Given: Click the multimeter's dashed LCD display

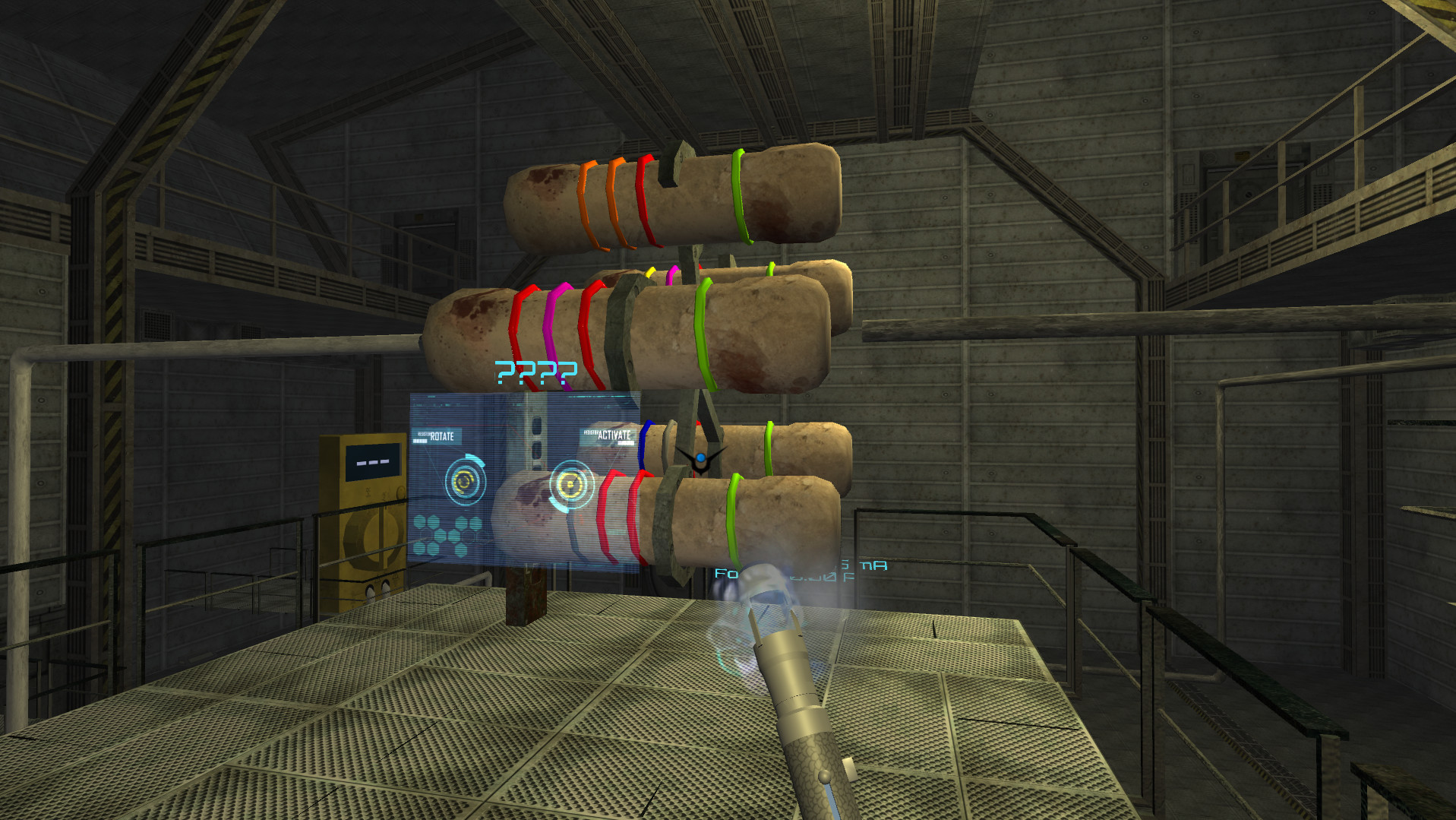Looking at the screenshot, I should [x=372, y=461].
